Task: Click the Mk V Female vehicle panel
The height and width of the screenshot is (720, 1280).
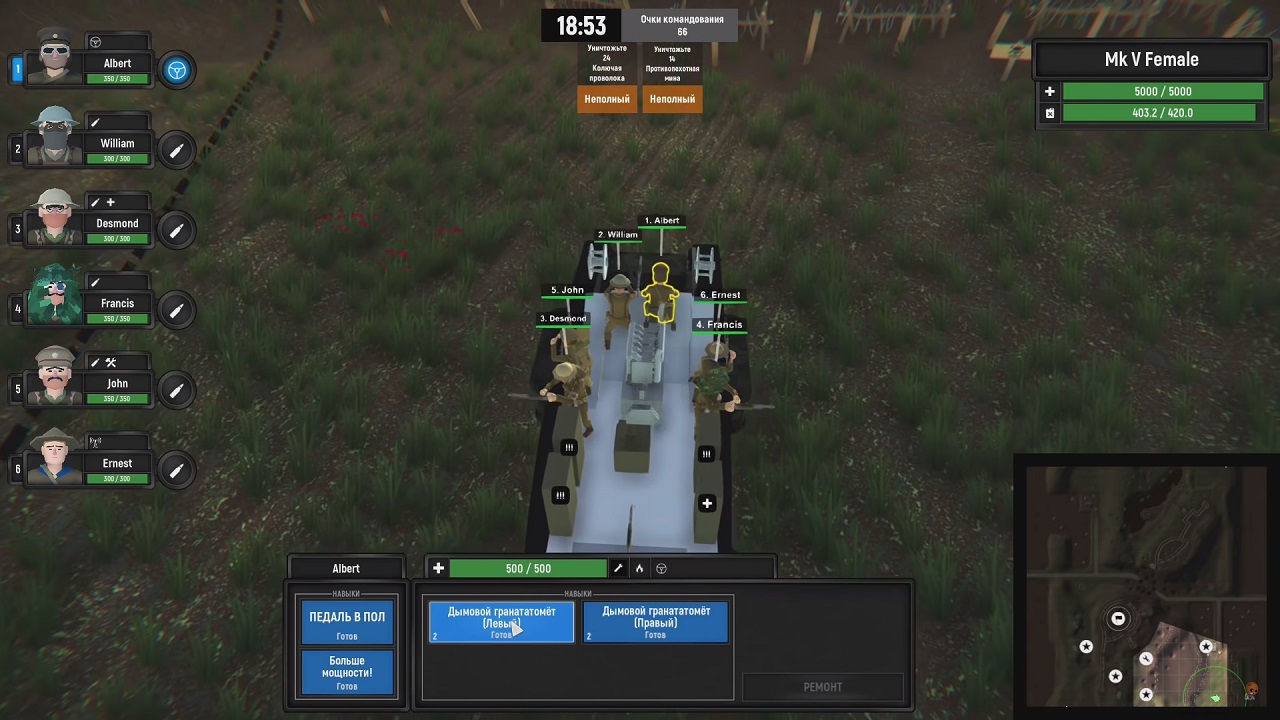Action: click(1151, 60)
